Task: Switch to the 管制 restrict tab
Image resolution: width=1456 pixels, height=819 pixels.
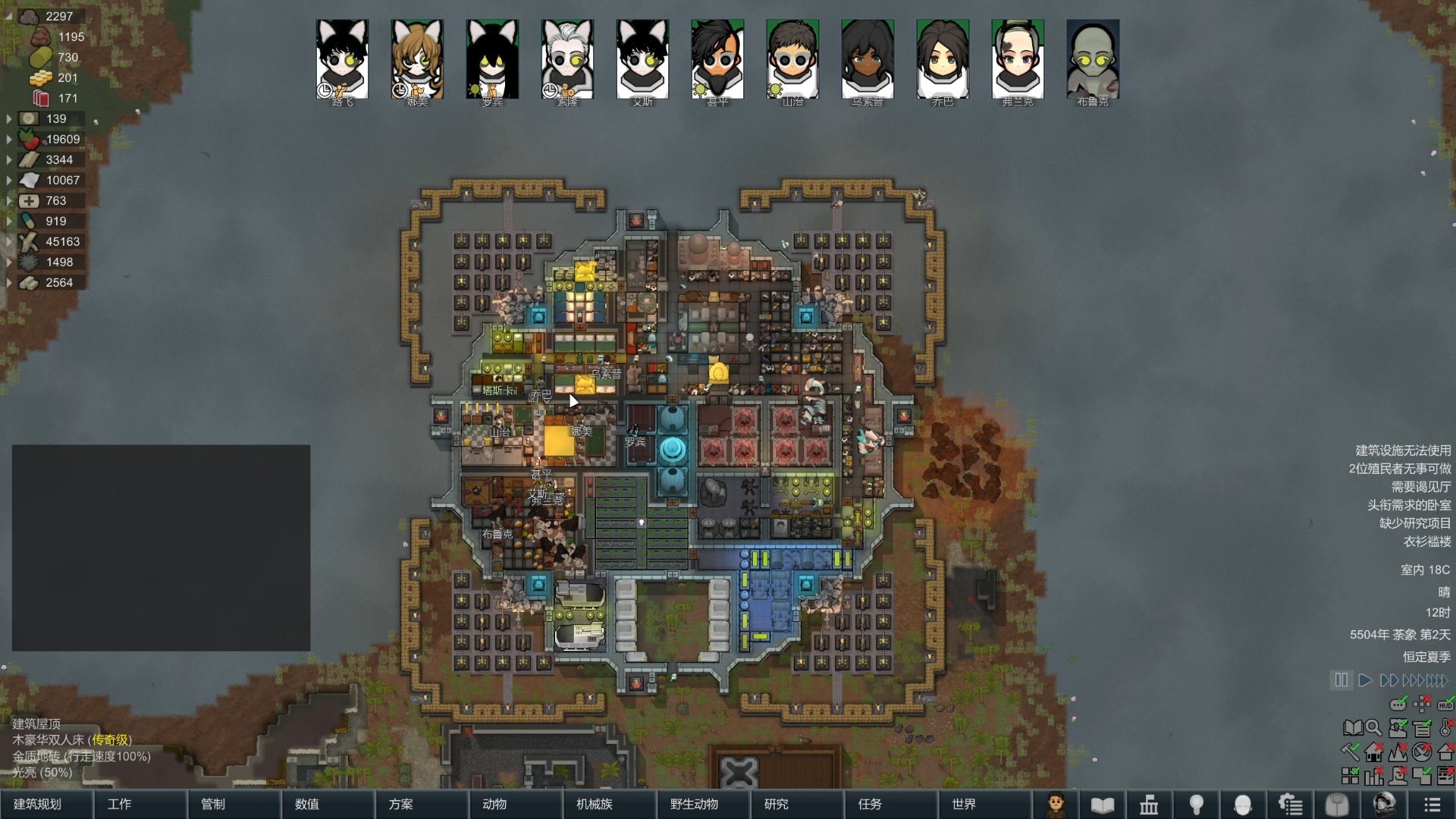Action: point(213,804)
